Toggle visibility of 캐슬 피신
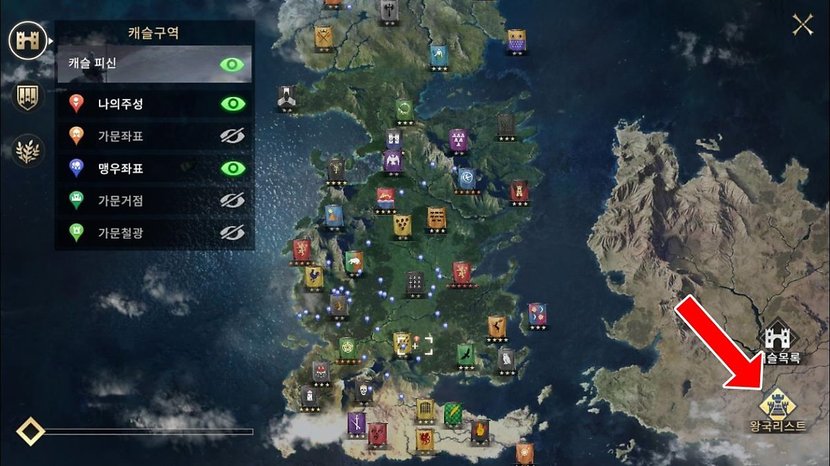 pos(233,65)
